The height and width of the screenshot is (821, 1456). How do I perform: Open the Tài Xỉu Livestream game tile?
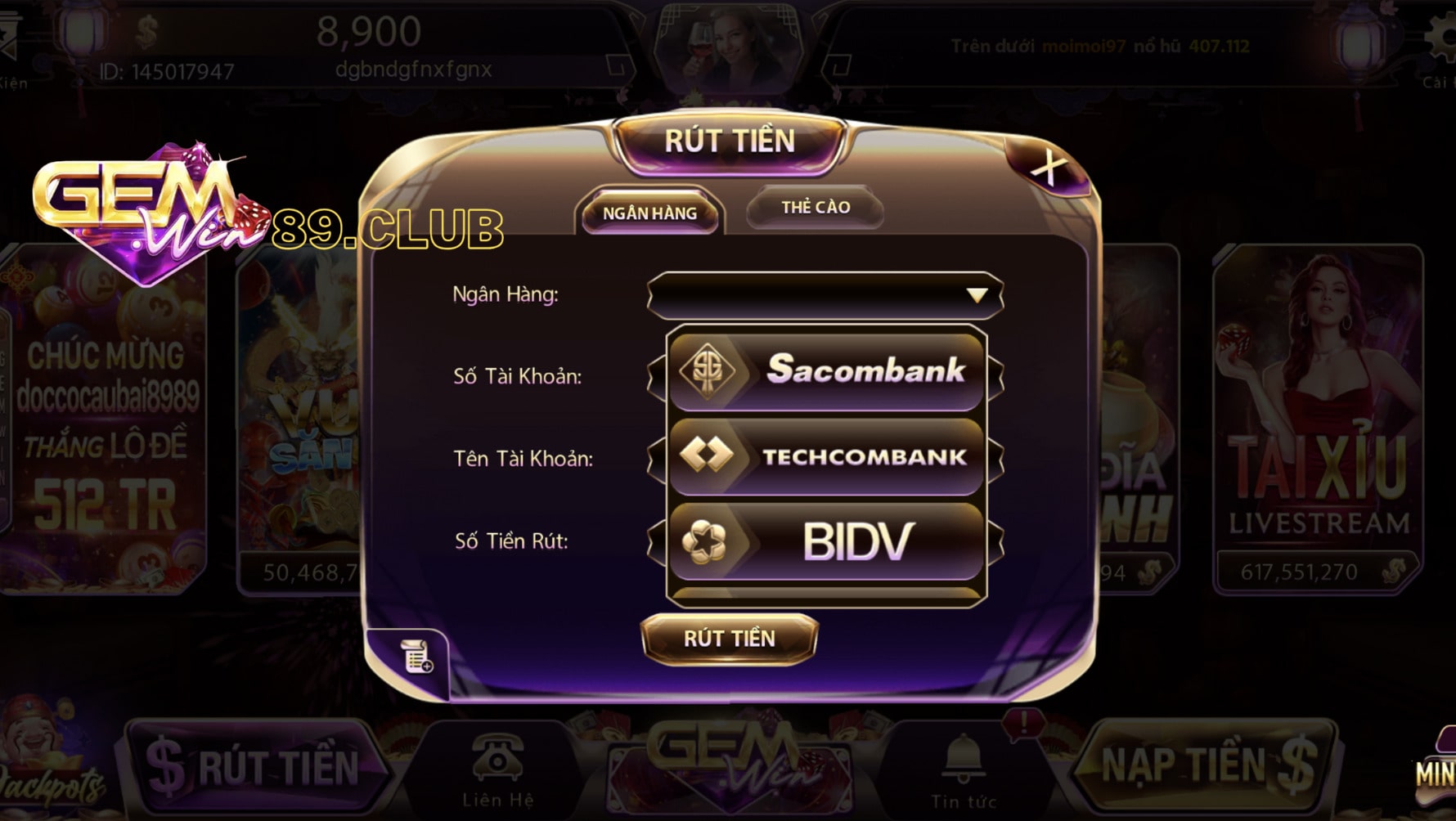pos(1317,417)
